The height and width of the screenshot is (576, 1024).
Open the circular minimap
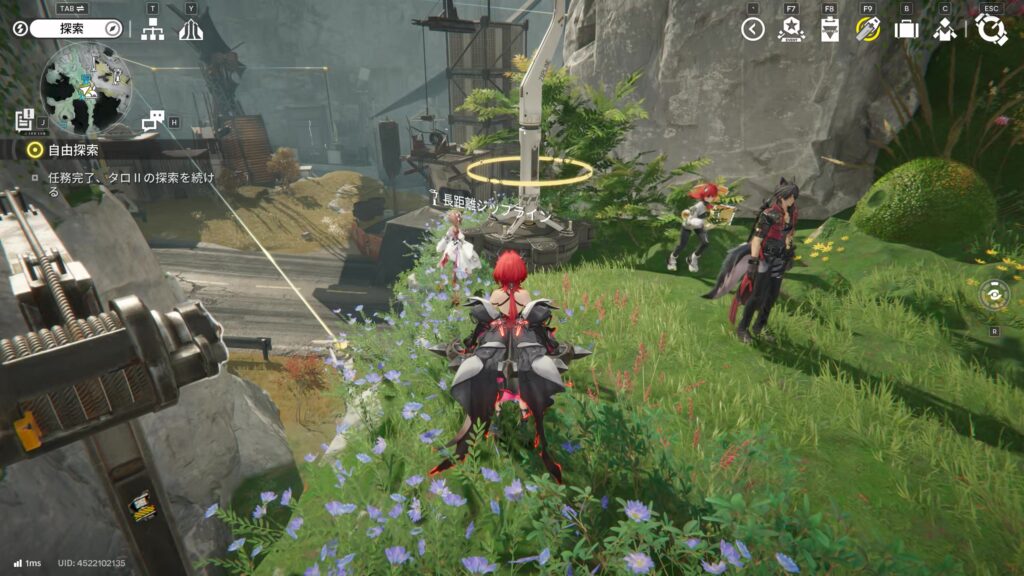pos(86,89)
